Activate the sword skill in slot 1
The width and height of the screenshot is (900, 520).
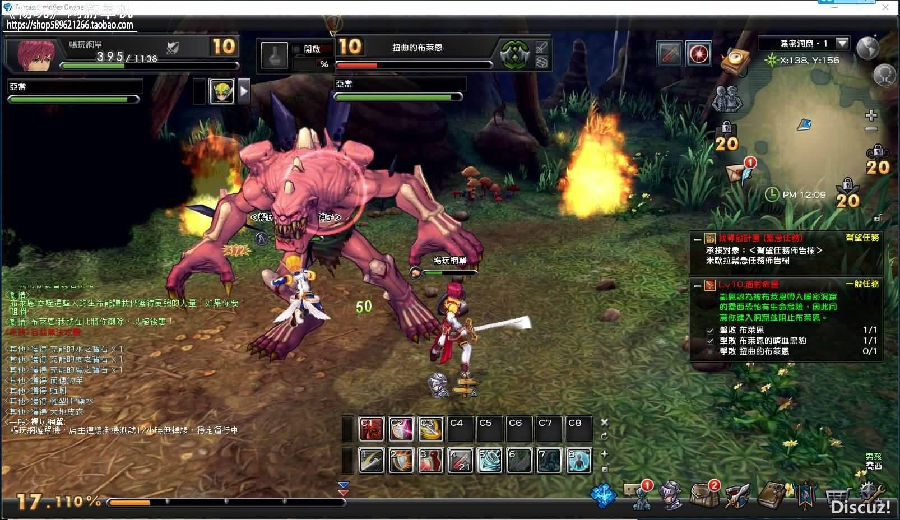pyautogui.click(x=372, y=460)
